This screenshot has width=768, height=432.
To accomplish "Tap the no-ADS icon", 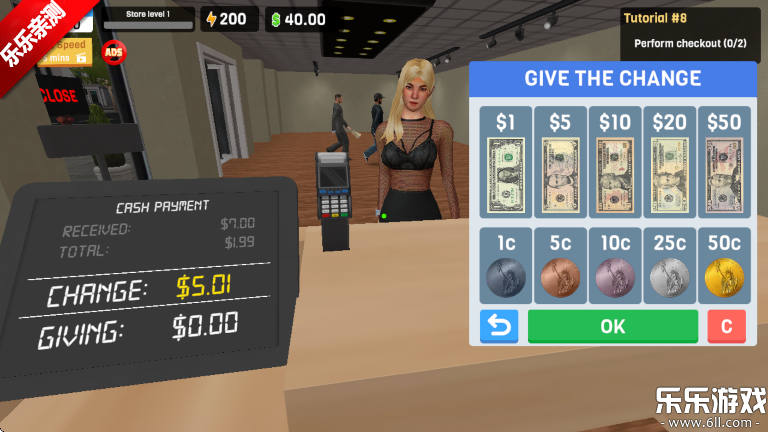I will tap(114, 52).
